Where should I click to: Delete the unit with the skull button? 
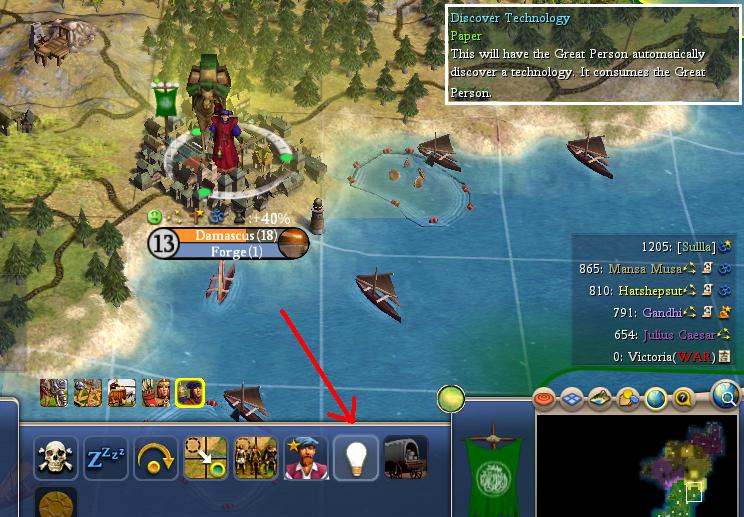click(x=56, y=458)
